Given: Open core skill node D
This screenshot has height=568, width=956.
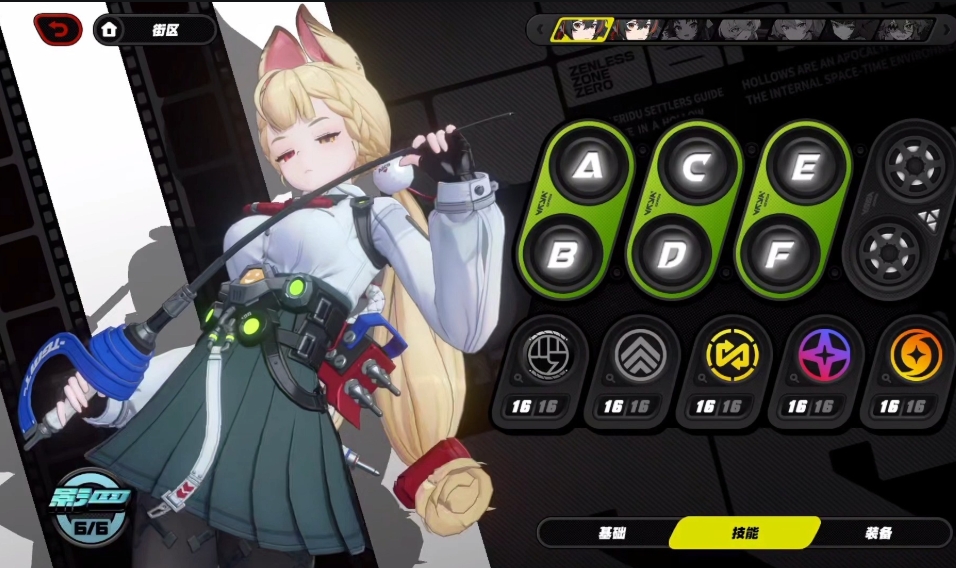Looking at the screenshot, I should click(x=671, y=254).
